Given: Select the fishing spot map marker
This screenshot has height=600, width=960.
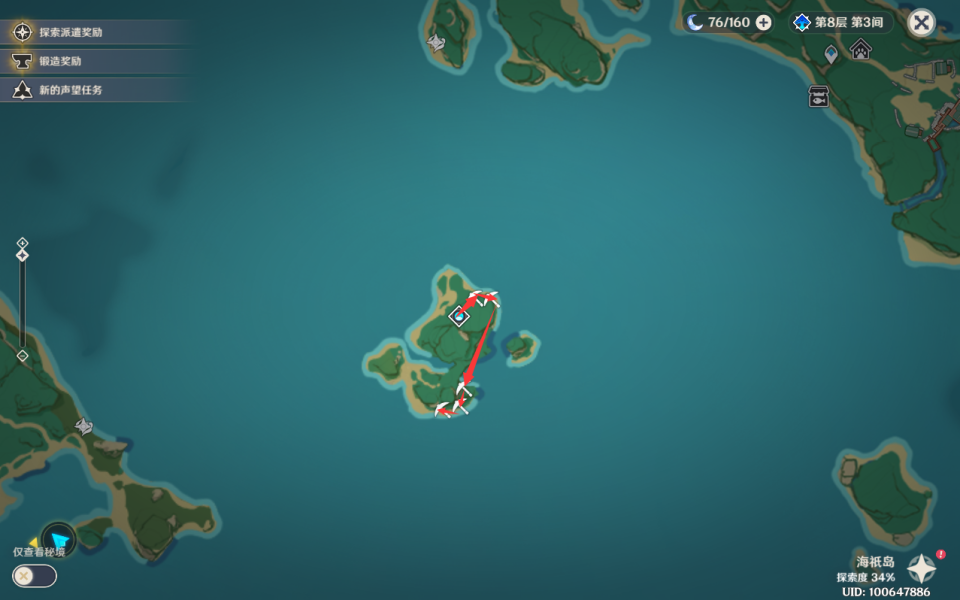Looking at the screenshot, I should [x=819, y=96].
